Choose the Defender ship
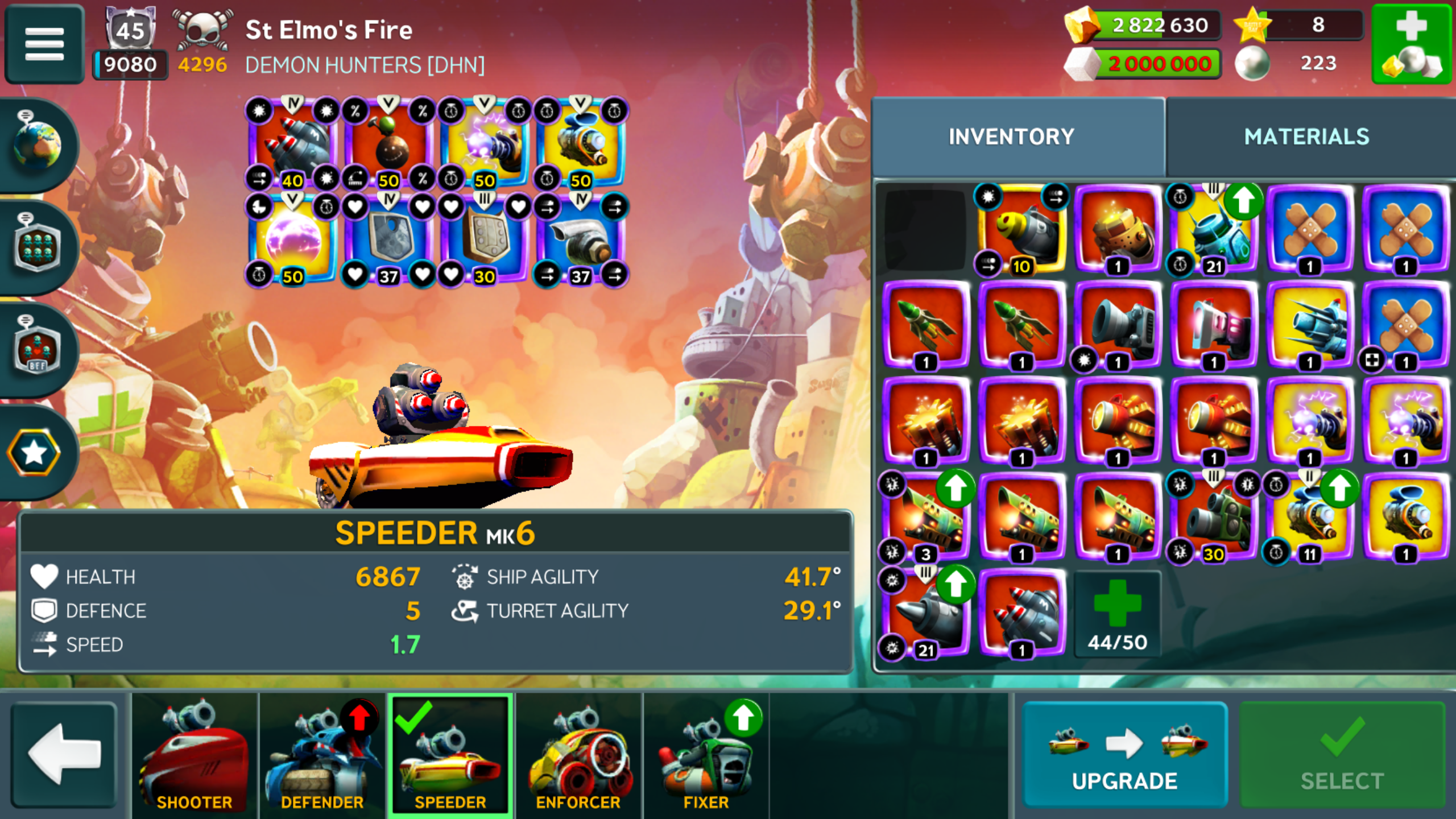 pyautogui.click(x=322, y=754)
